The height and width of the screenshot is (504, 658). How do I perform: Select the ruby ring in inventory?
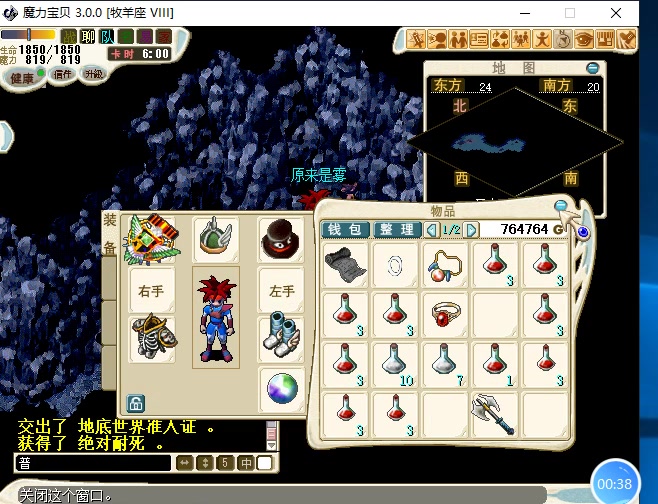446,315
